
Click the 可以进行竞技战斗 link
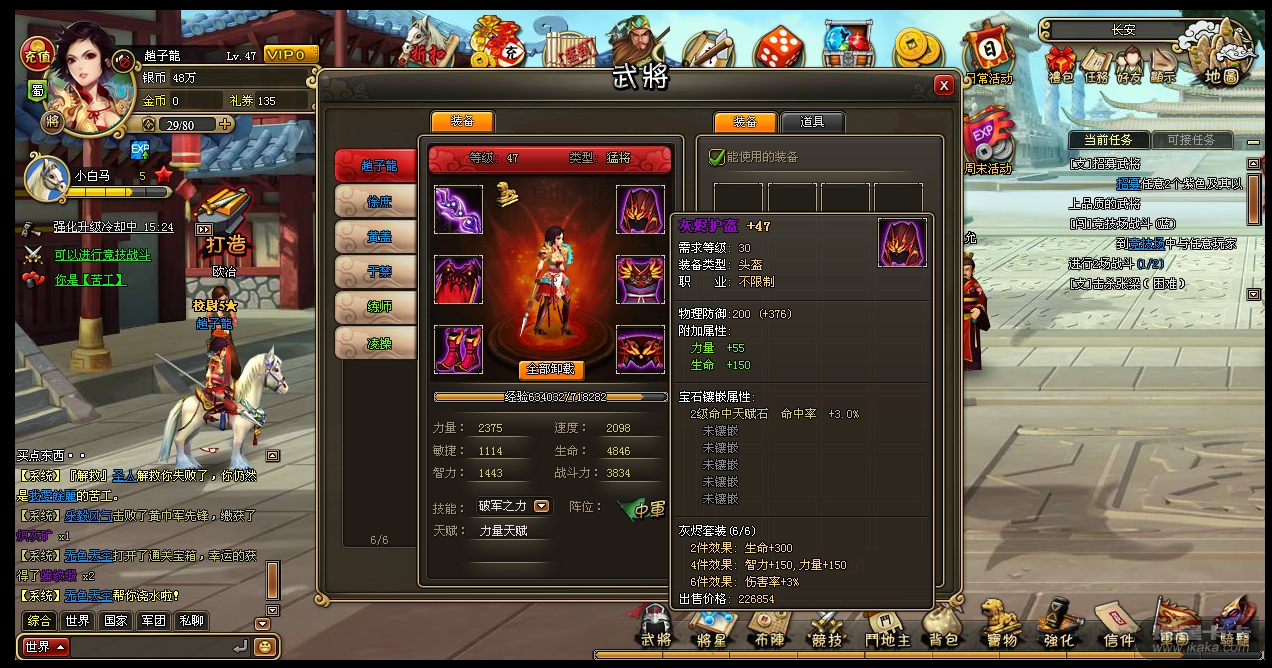(x=102, y=255)
